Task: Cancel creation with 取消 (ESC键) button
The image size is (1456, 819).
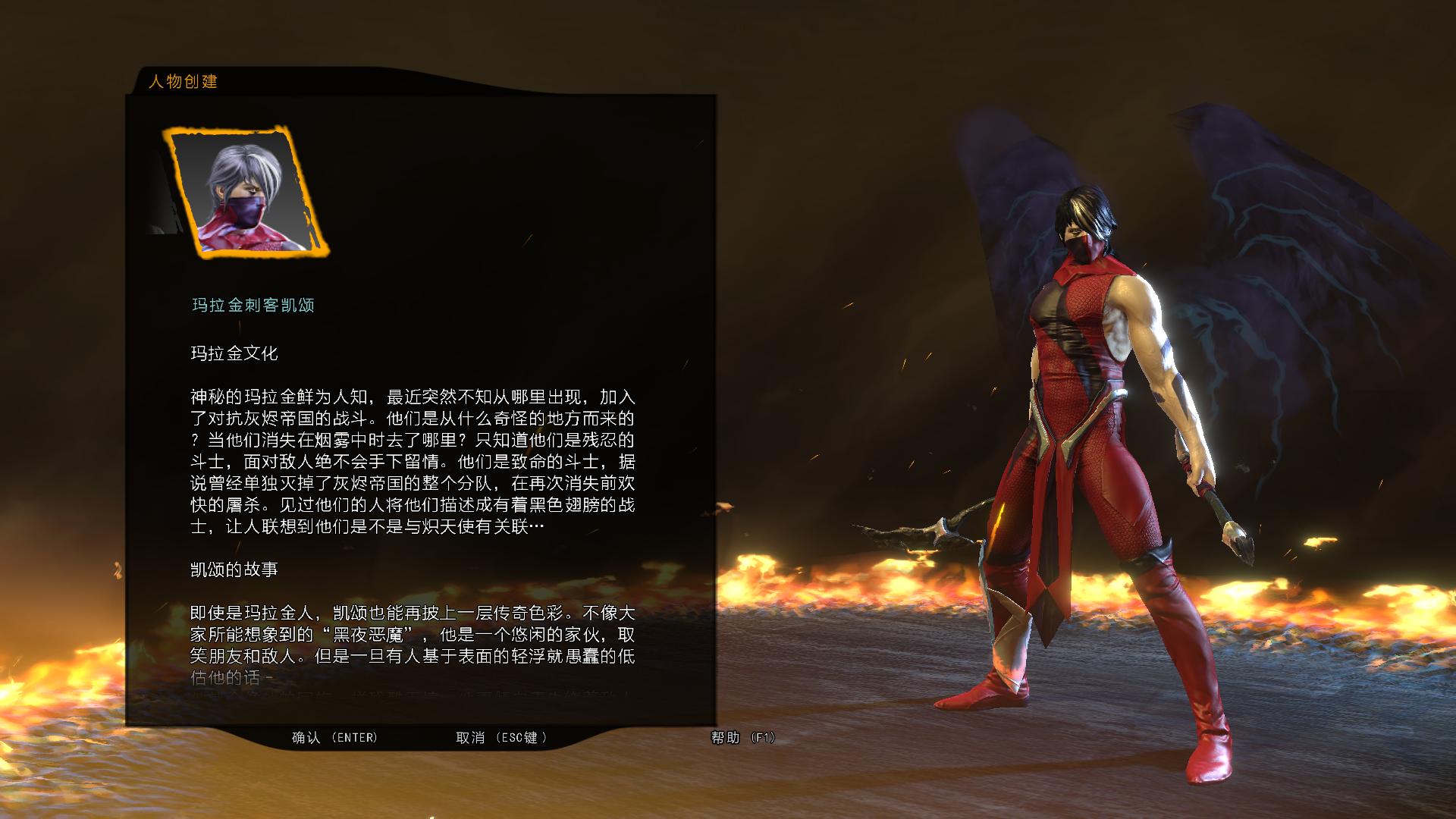Action: coord(500,736)
